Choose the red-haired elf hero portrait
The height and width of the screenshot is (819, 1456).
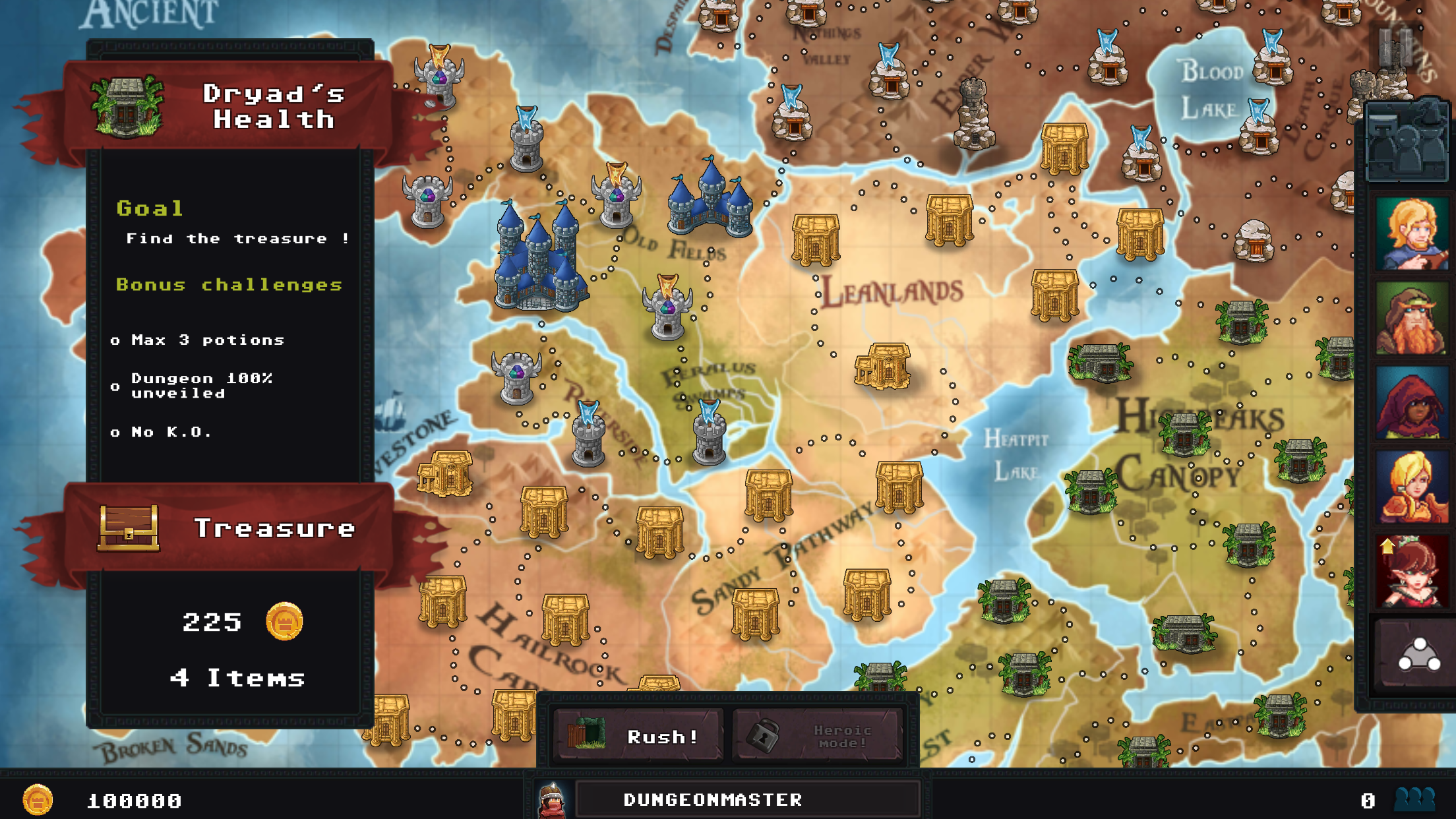[1412, 572]
